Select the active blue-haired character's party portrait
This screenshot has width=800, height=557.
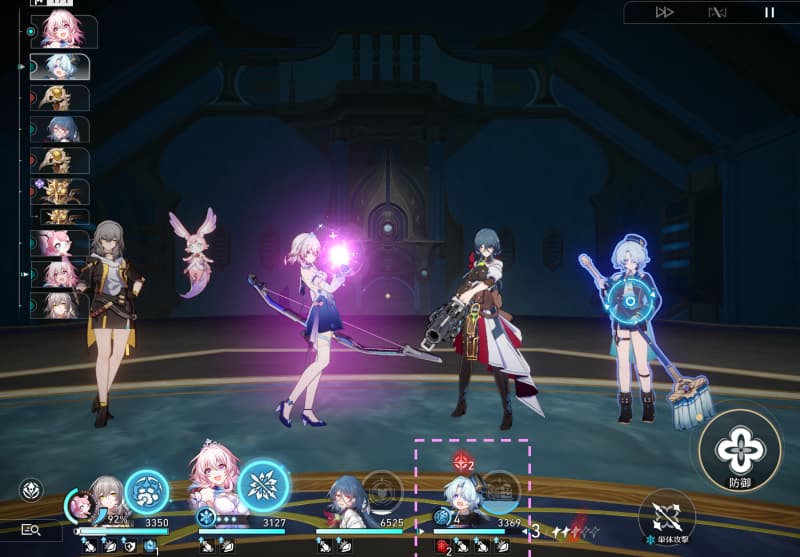(x=463, y=497)
